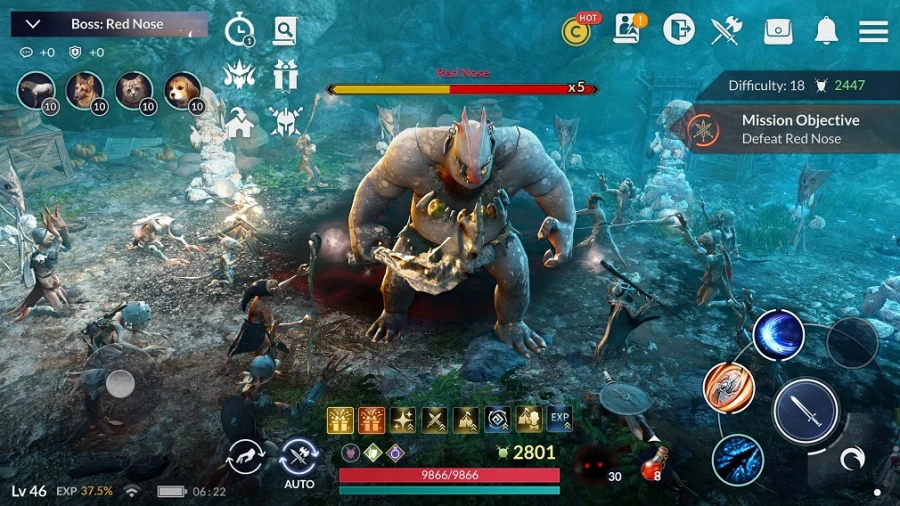The image size is (900, 506).
Task: Select the white horse pet portrait
Action: (36, 91)
